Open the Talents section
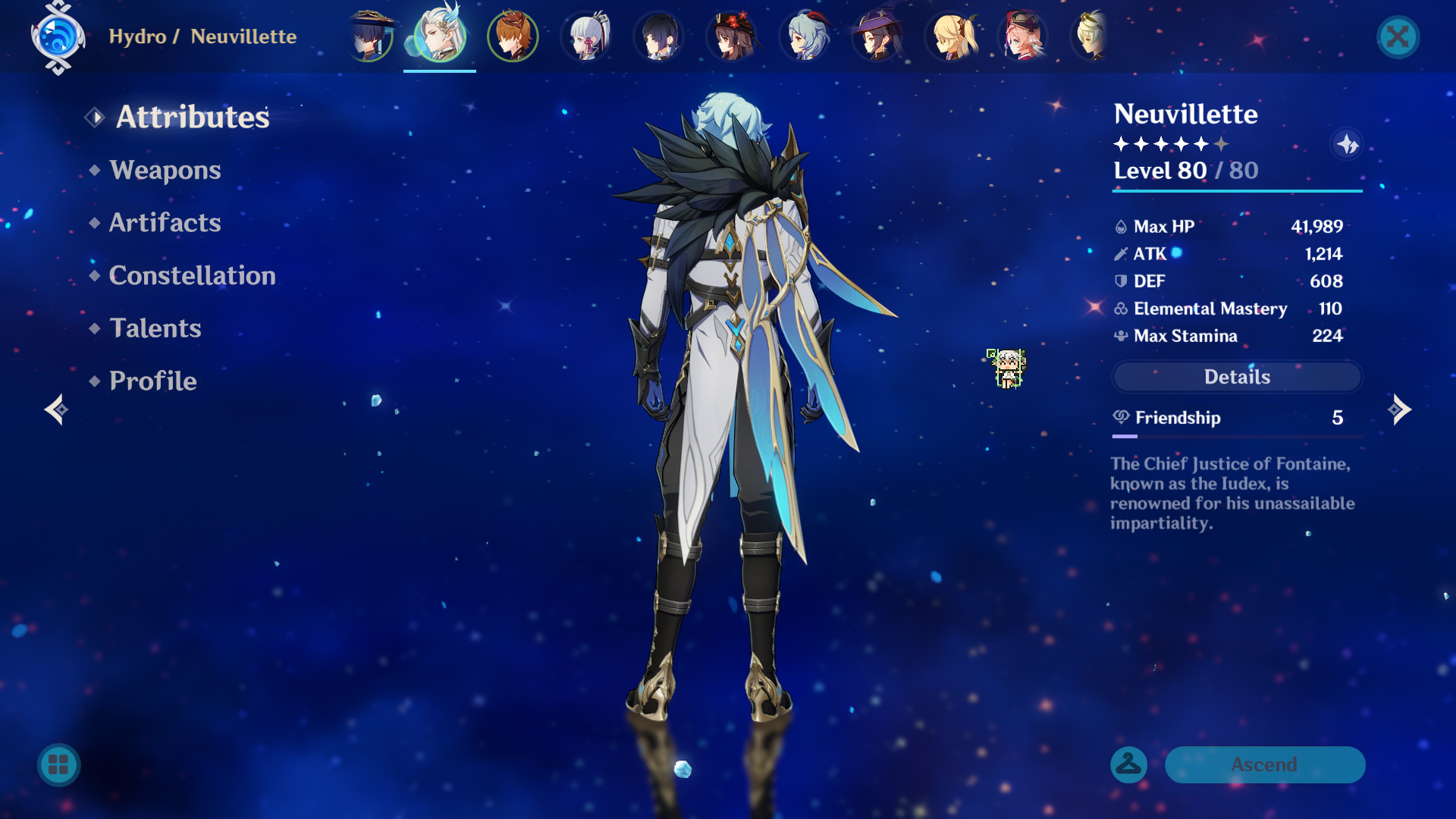This screenshot has height=819, width=1456. coord(155,328)
